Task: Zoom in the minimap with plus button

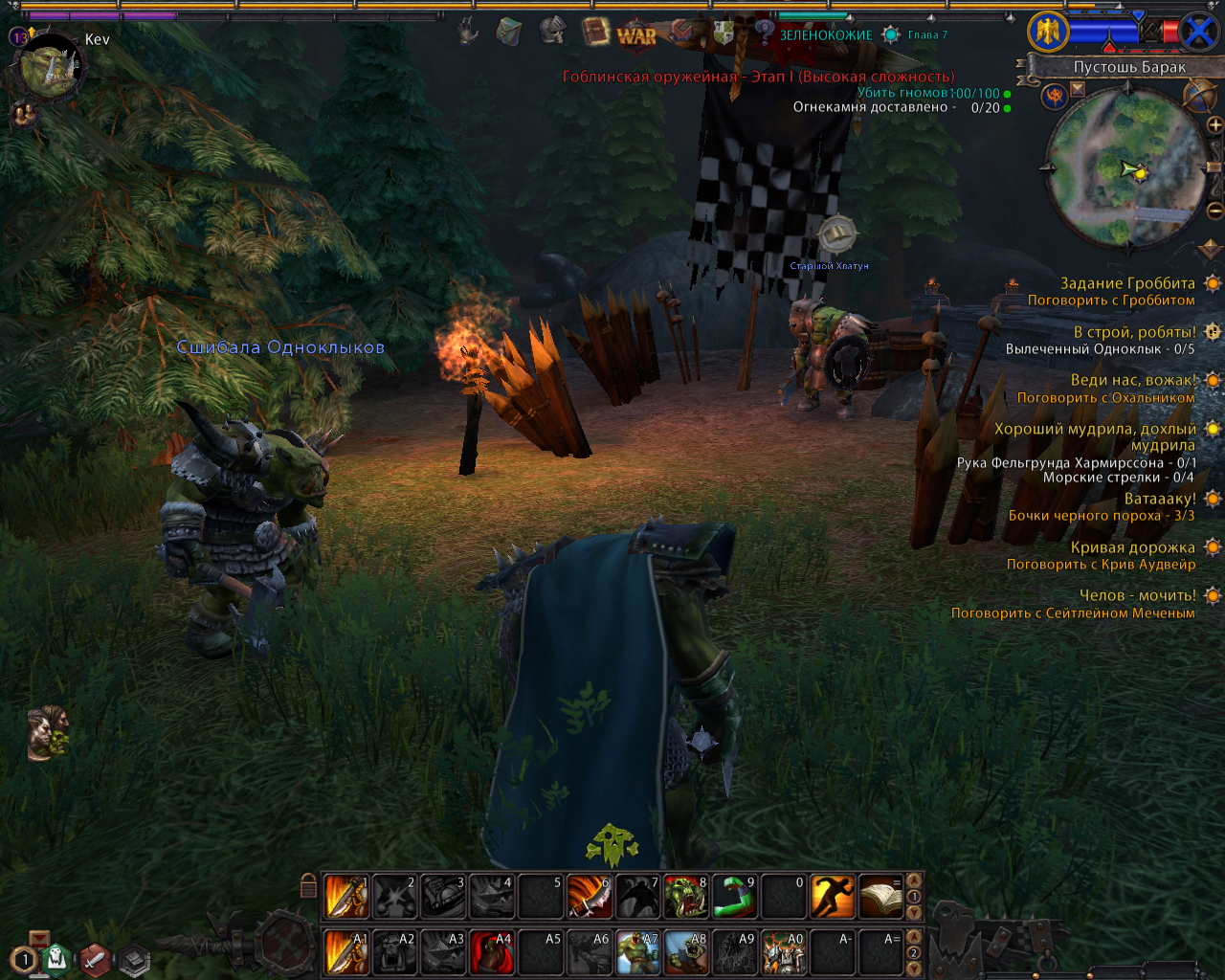Action: (x=1214, y=125)
